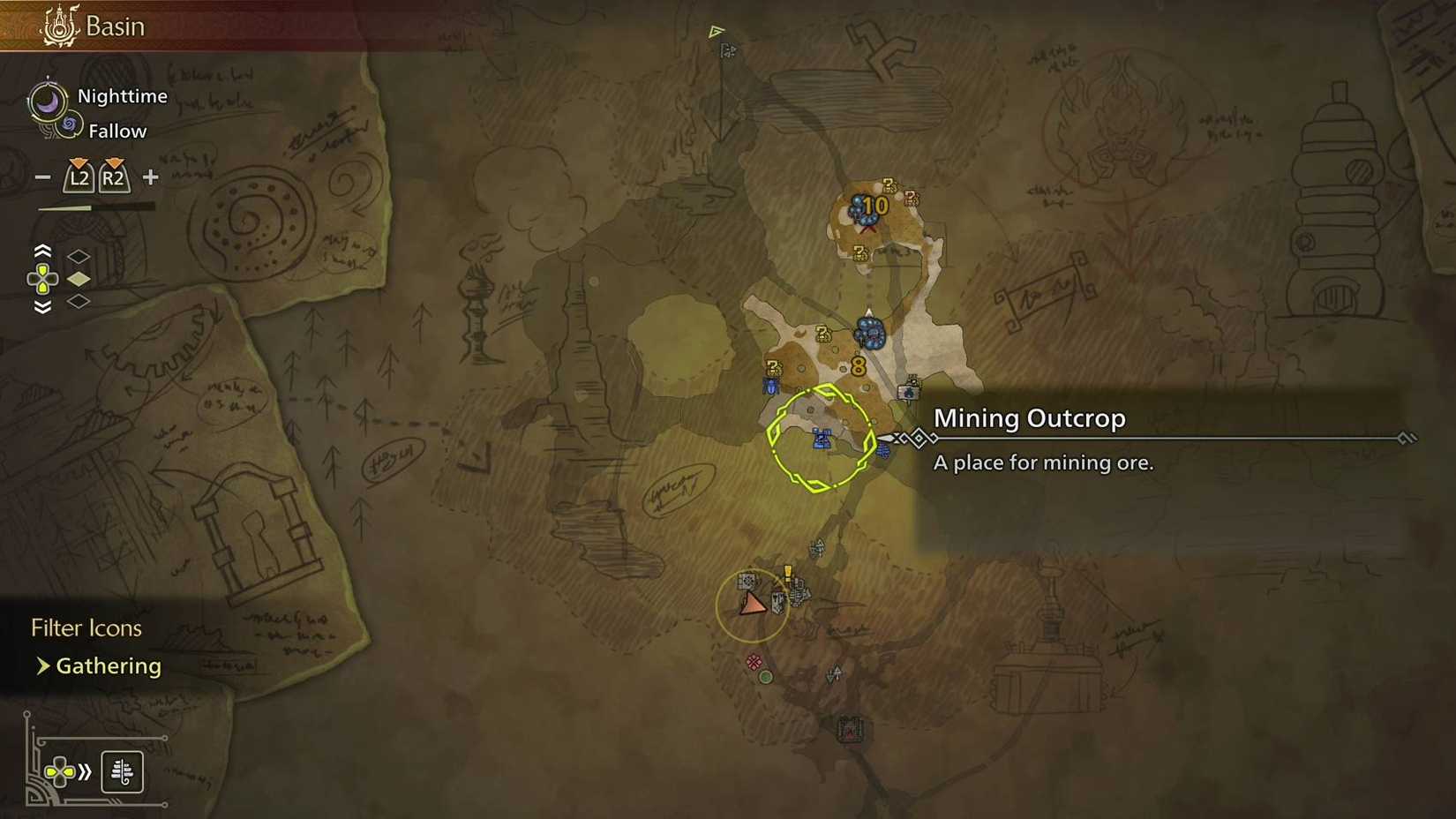Expand upper floors via the up chevrons
This screenshot has width=1456, height=819.
[x=41, y=250]
